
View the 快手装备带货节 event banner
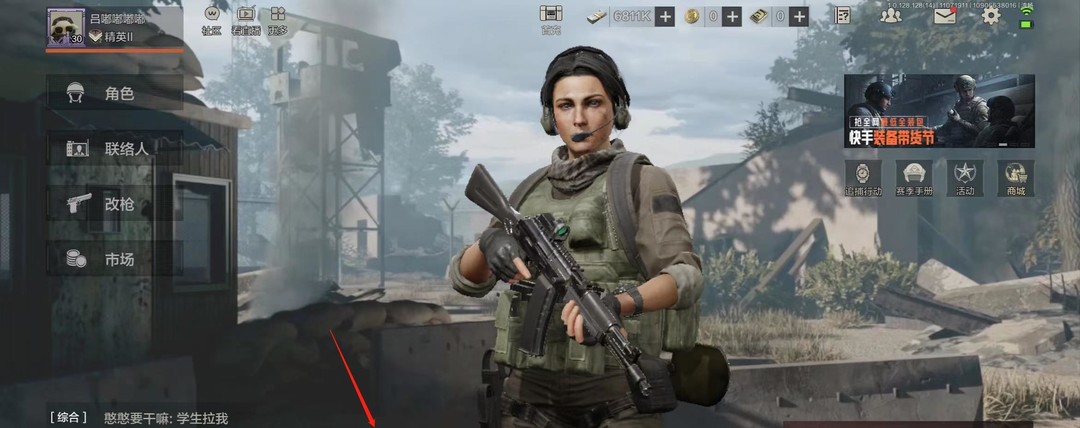939,110
